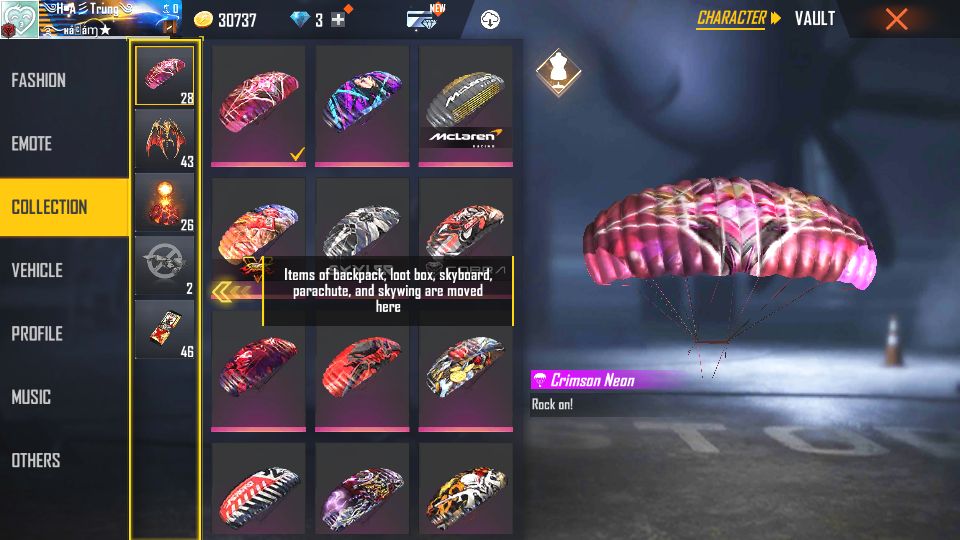This screenshot has height=540, width=960.
Task: Switch to the Character screen
Action: [x=731, y=18]
